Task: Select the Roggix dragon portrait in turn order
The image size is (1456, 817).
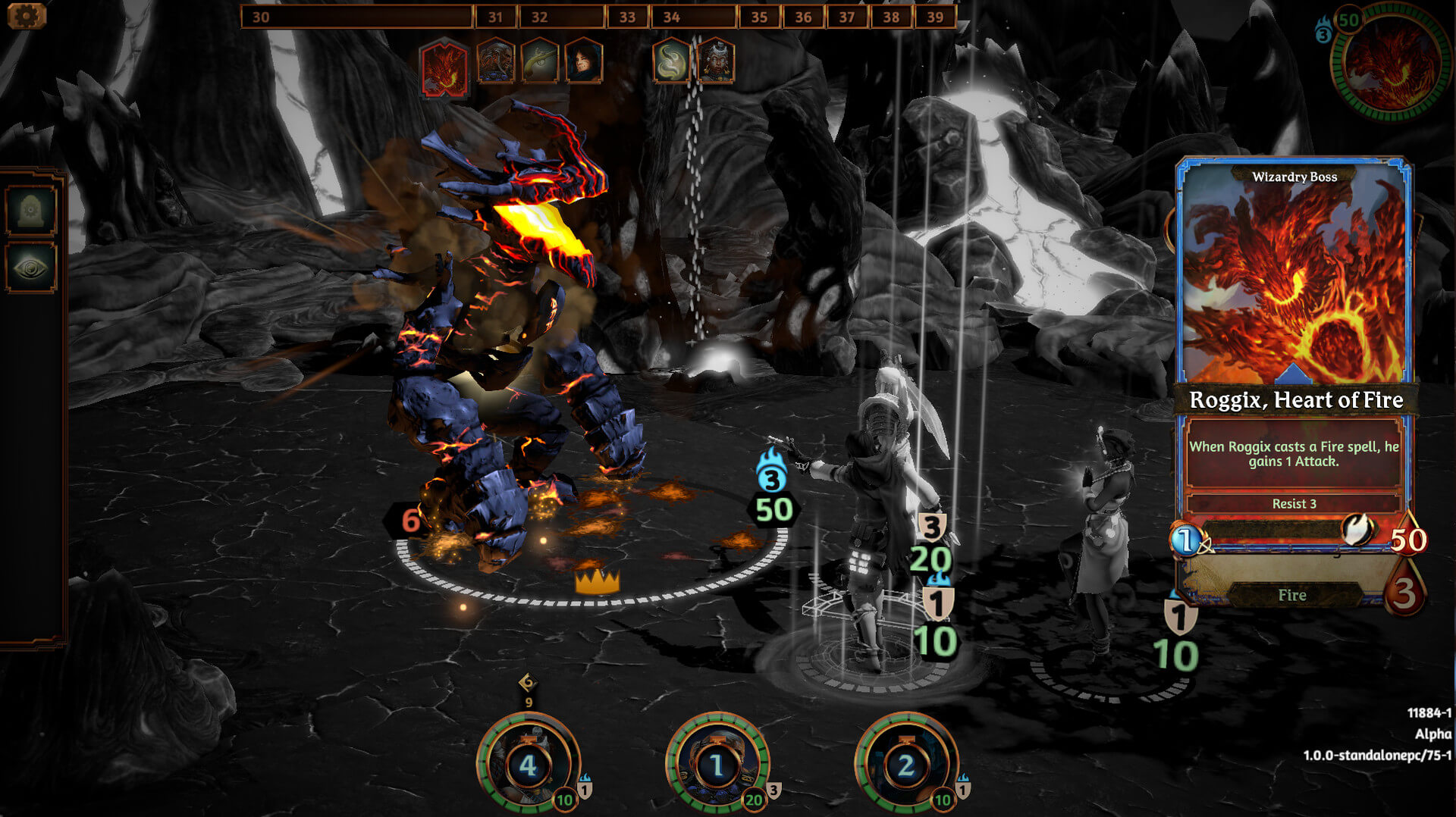Action: (444, 64)
